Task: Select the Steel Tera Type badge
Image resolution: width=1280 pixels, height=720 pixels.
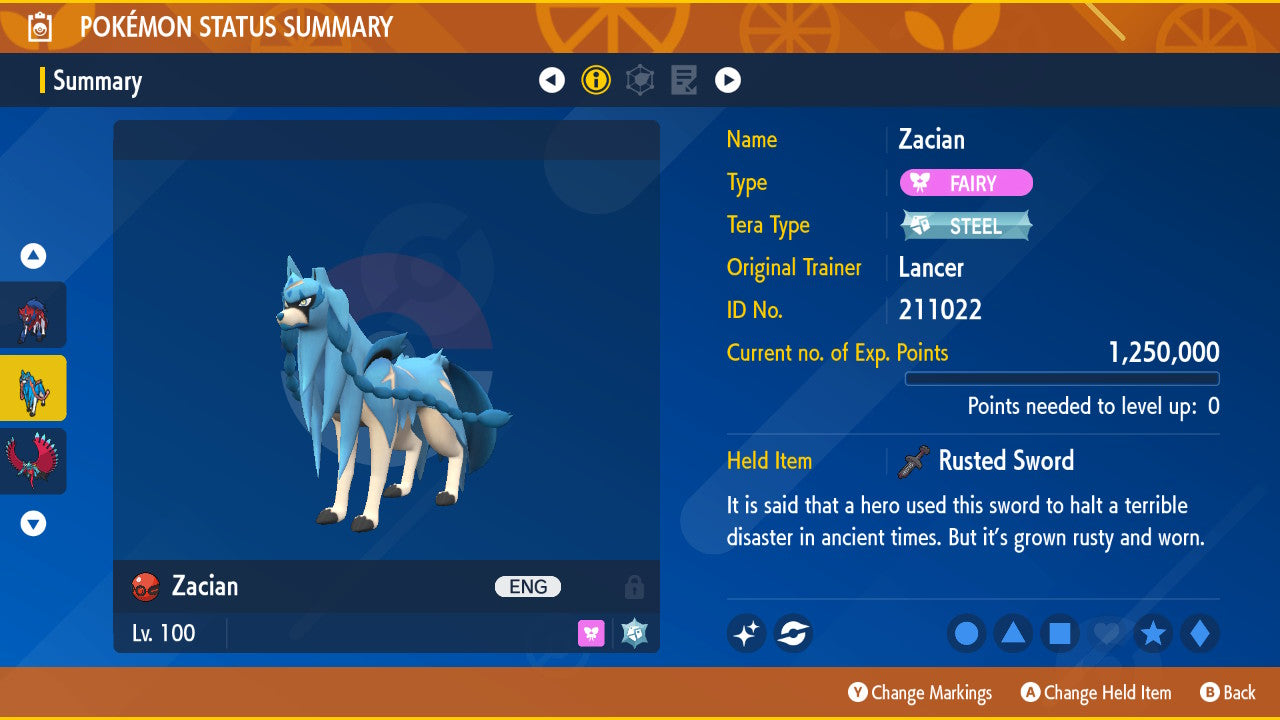Action: pos(965,225)
